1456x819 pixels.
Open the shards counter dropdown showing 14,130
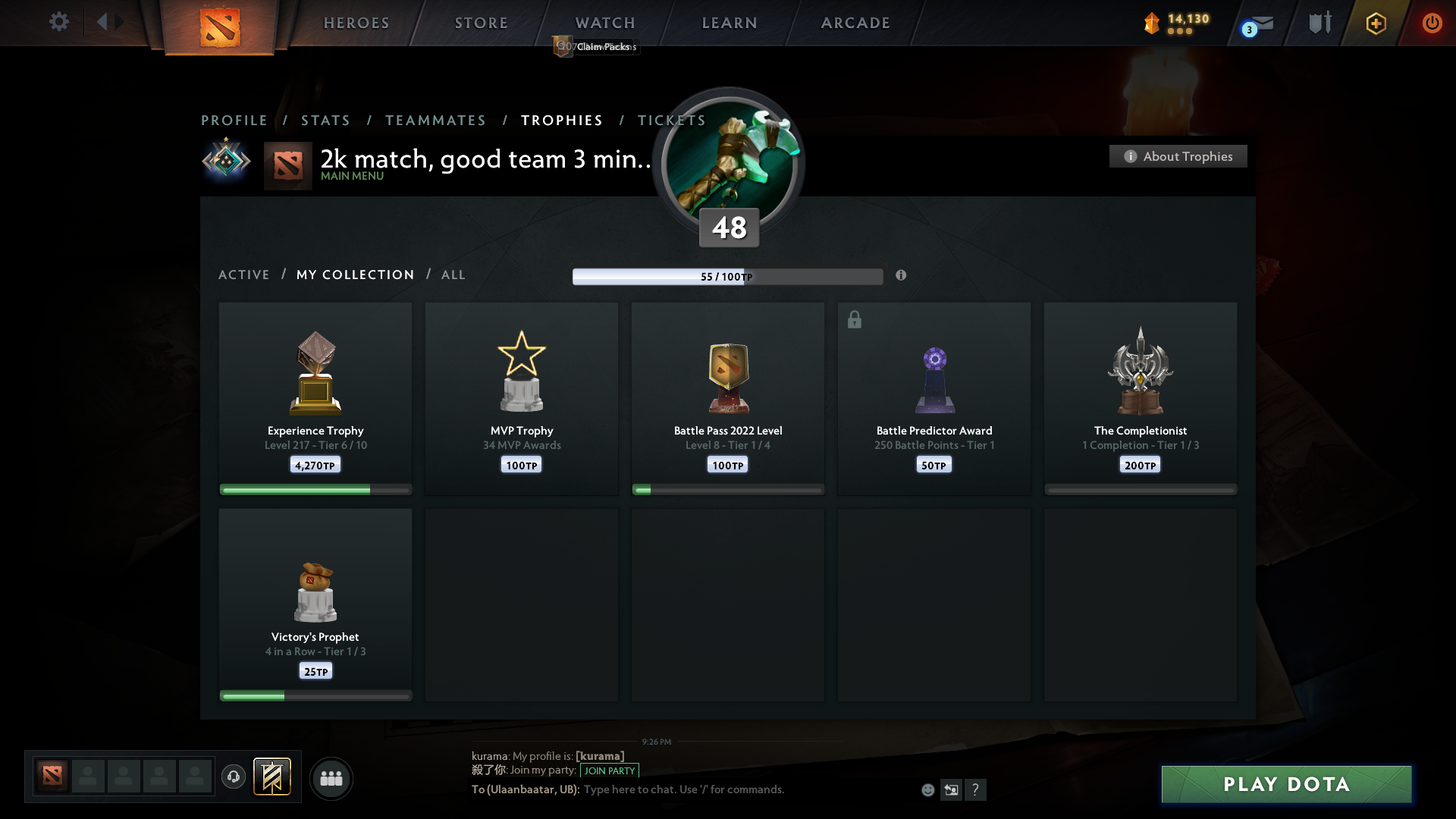pos(1174,23)
